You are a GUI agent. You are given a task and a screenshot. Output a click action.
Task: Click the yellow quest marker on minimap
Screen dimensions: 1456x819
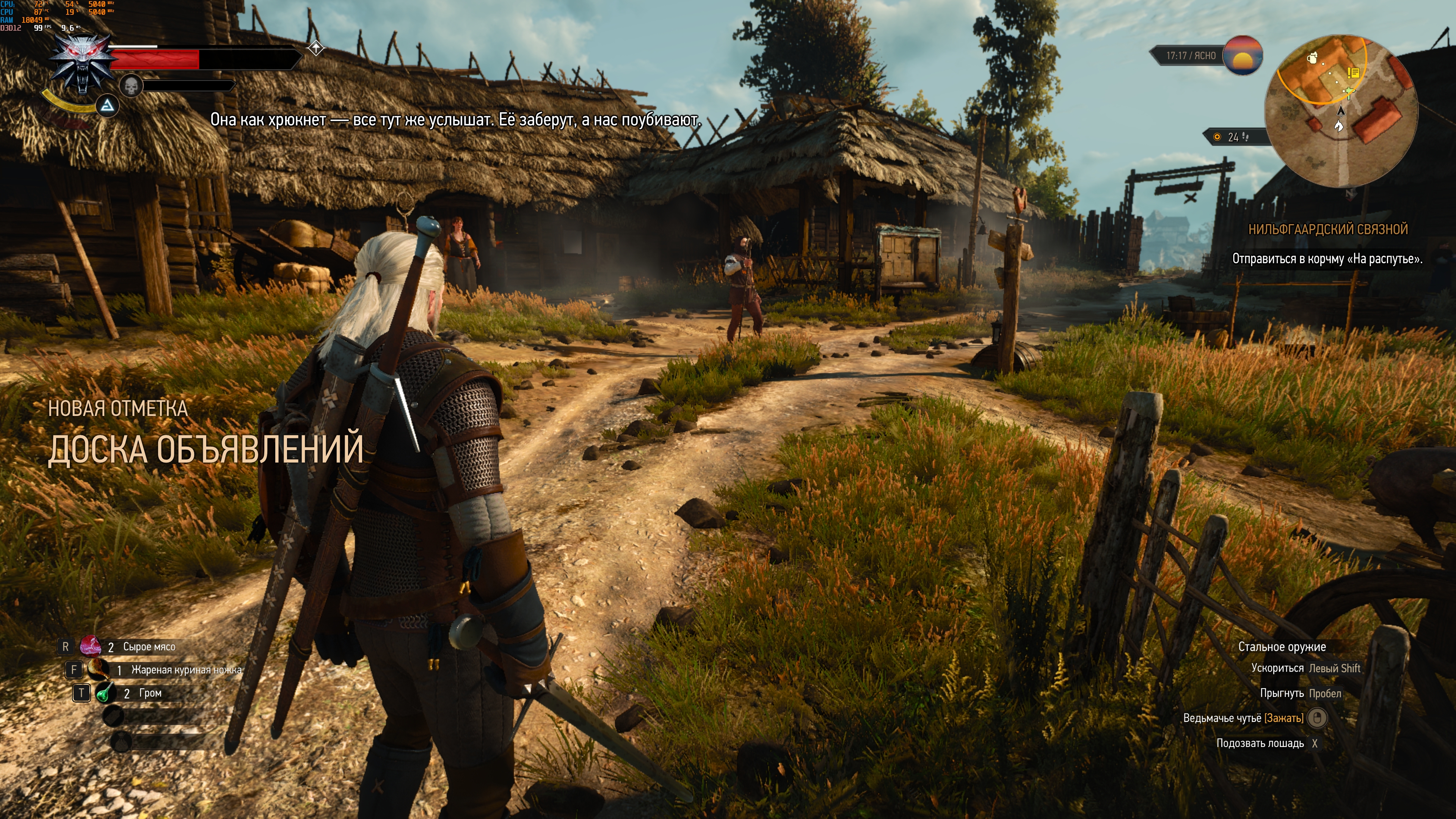[x=1352, y=73]
